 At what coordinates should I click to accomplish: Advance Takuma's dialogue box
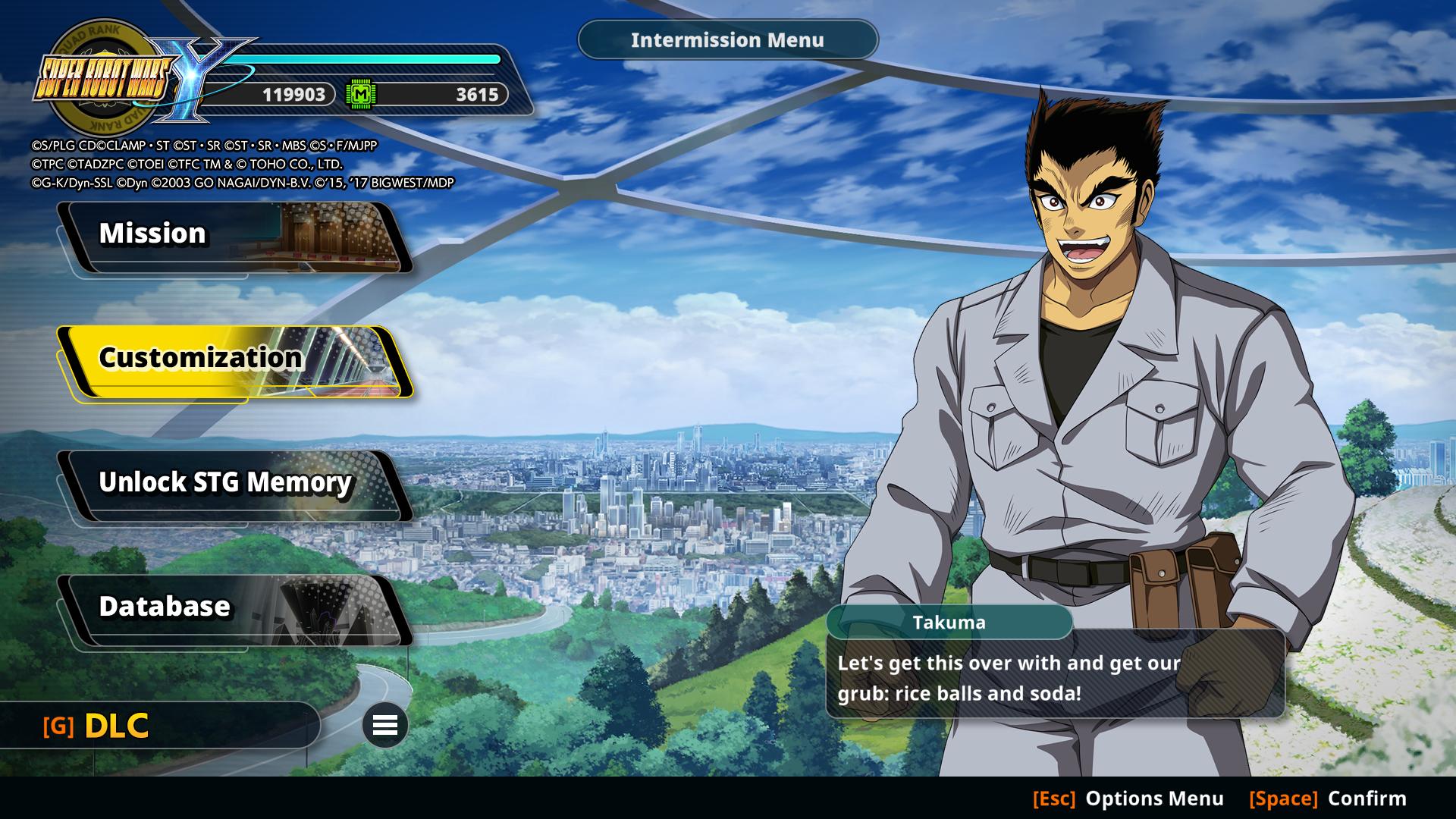[1055, 677]
